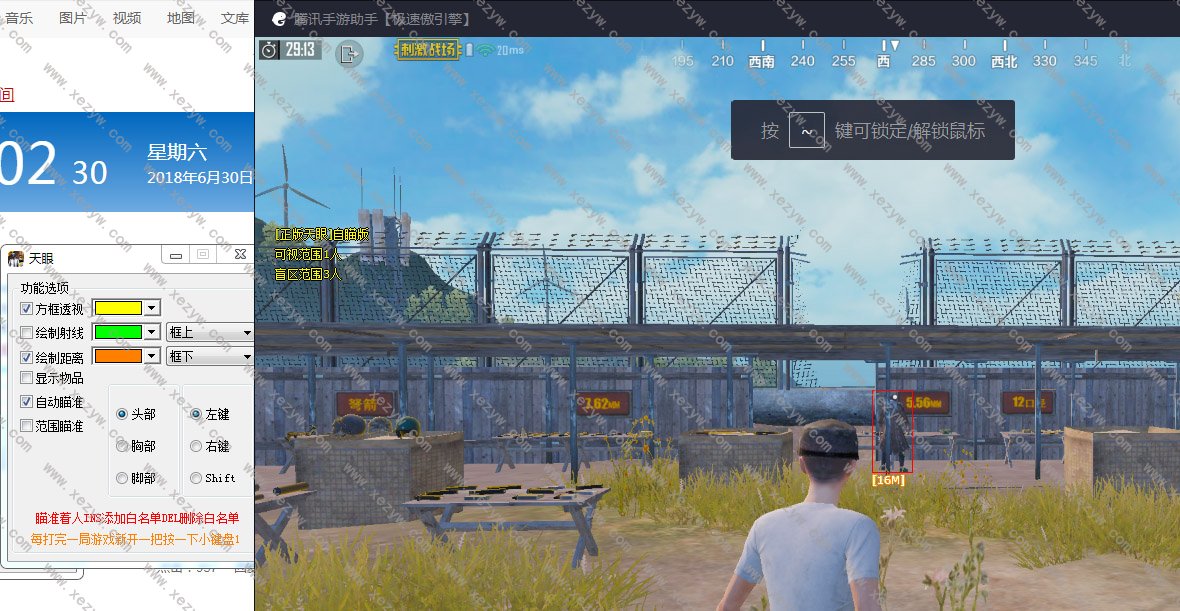Uncheck the 绘制距离 option

pos(27,356)
